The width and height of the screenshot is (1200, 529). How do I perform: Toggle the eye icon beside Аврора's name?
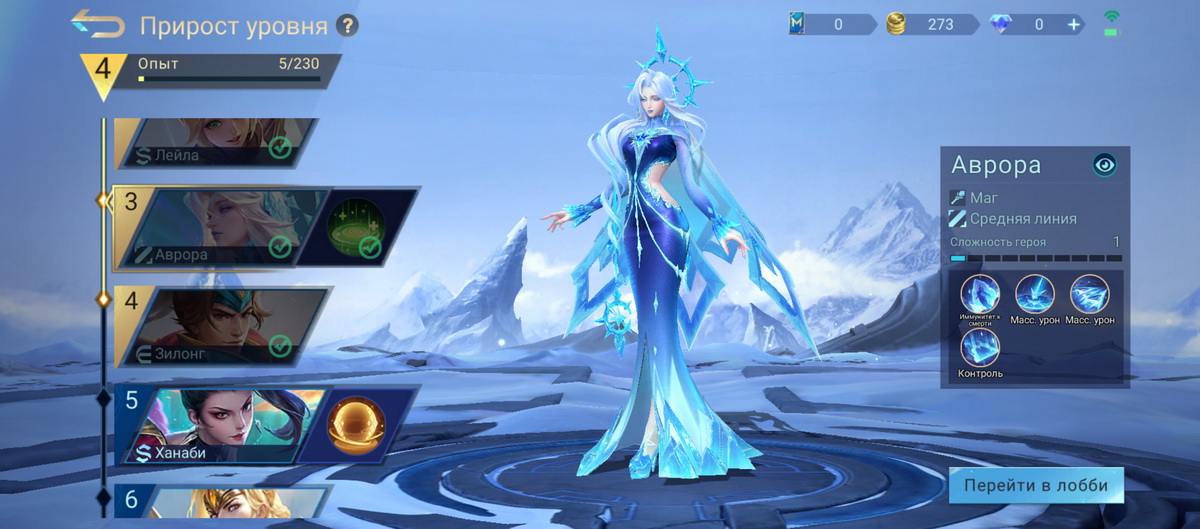[1104, 165]
